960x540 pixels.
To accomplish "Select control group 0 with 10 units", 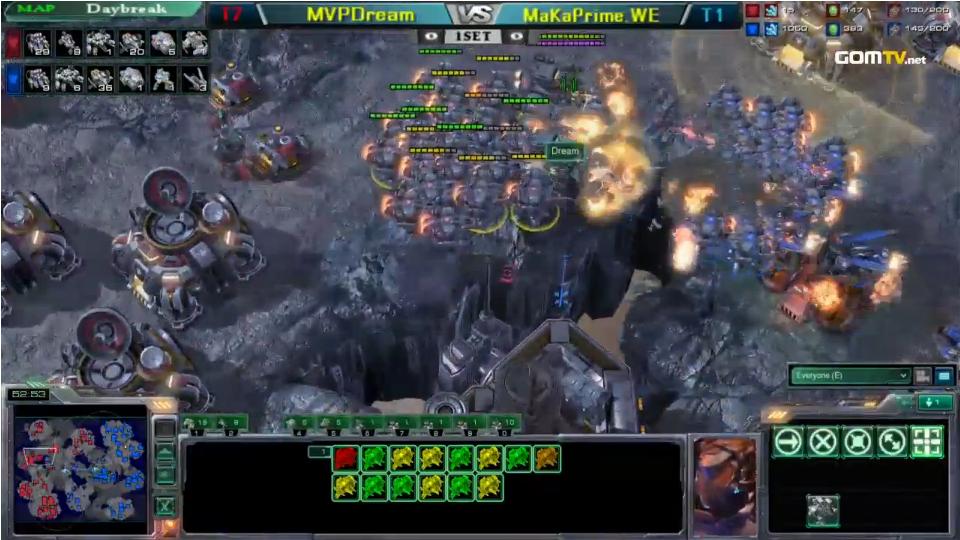I will tap(503, 424).
